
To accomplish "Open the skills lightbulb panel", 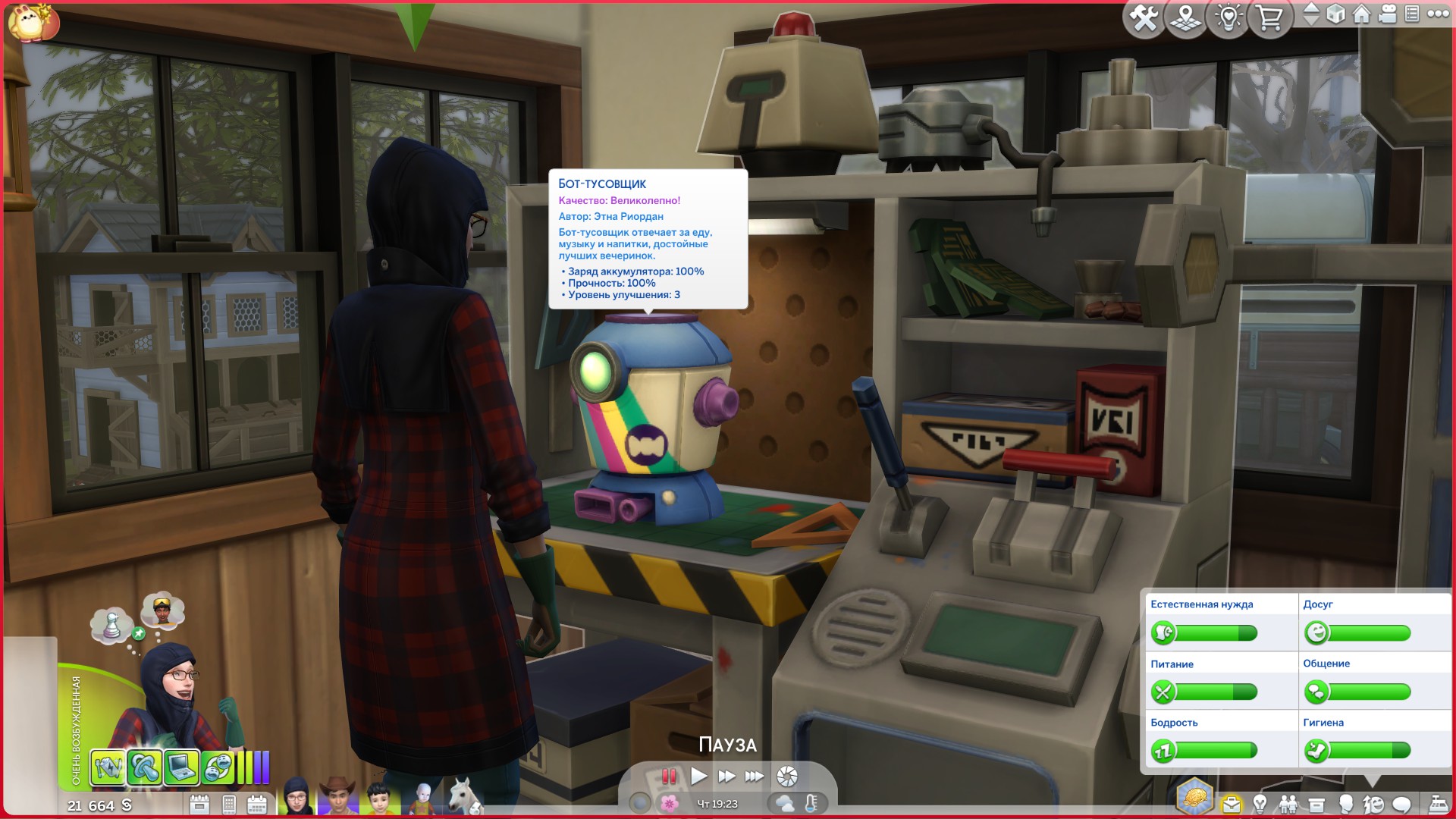I will point(1260,804).
